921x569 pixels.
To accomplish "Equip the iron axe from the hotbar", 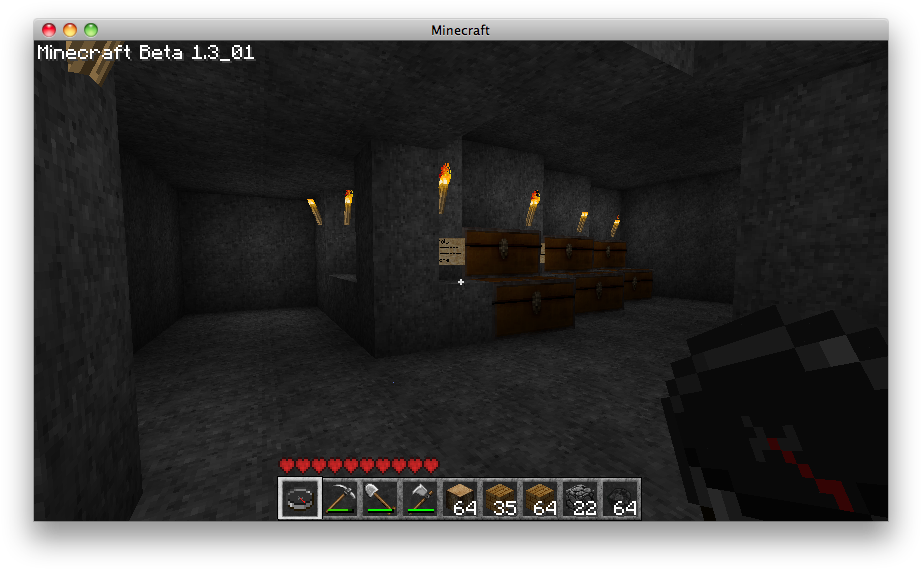I will click(420, 498).
